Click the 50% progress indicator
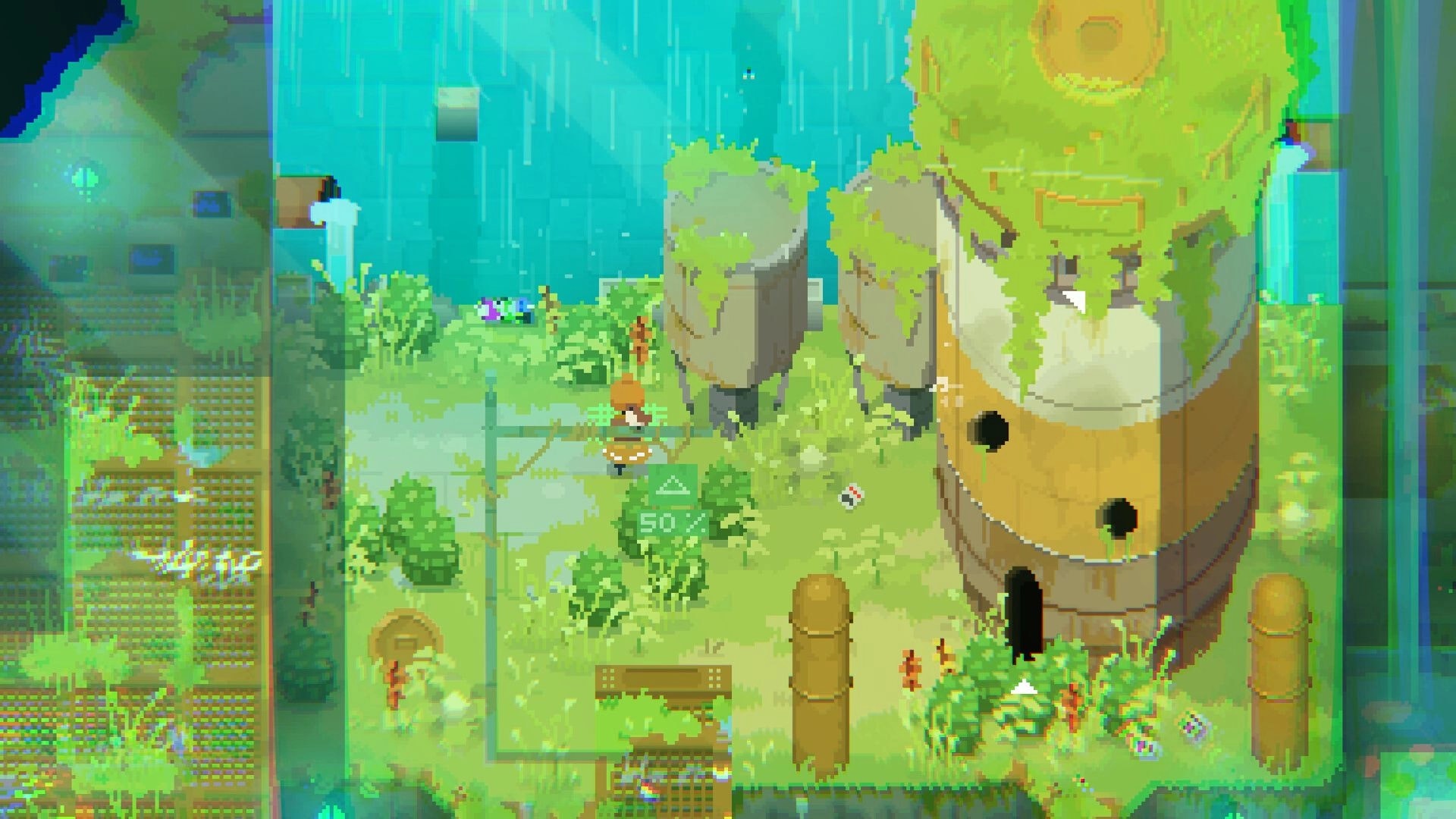 (672, 519)
